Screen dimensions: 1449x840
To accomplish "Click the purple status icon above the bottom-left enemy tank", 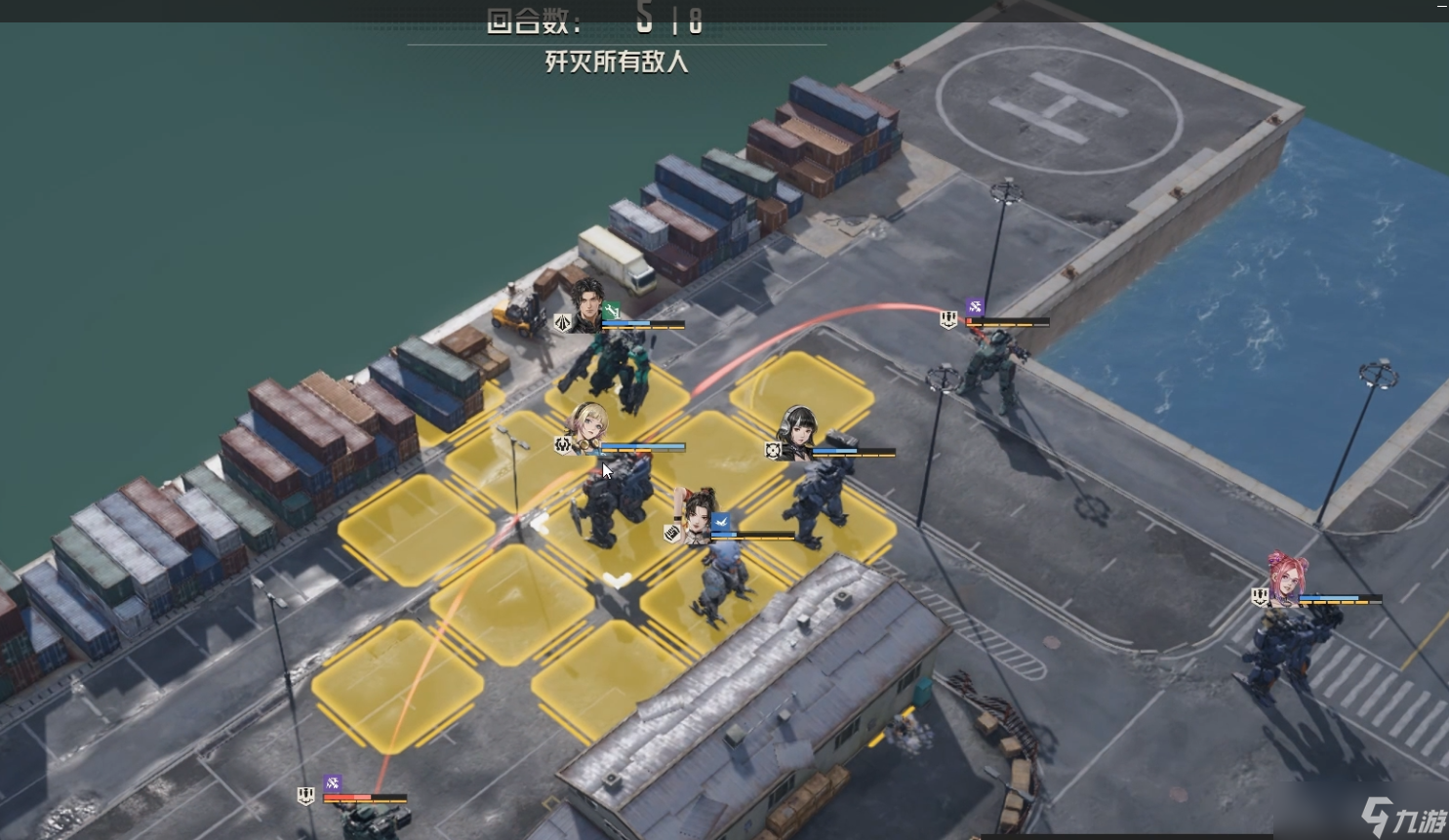I will click(x=332, y=783).
